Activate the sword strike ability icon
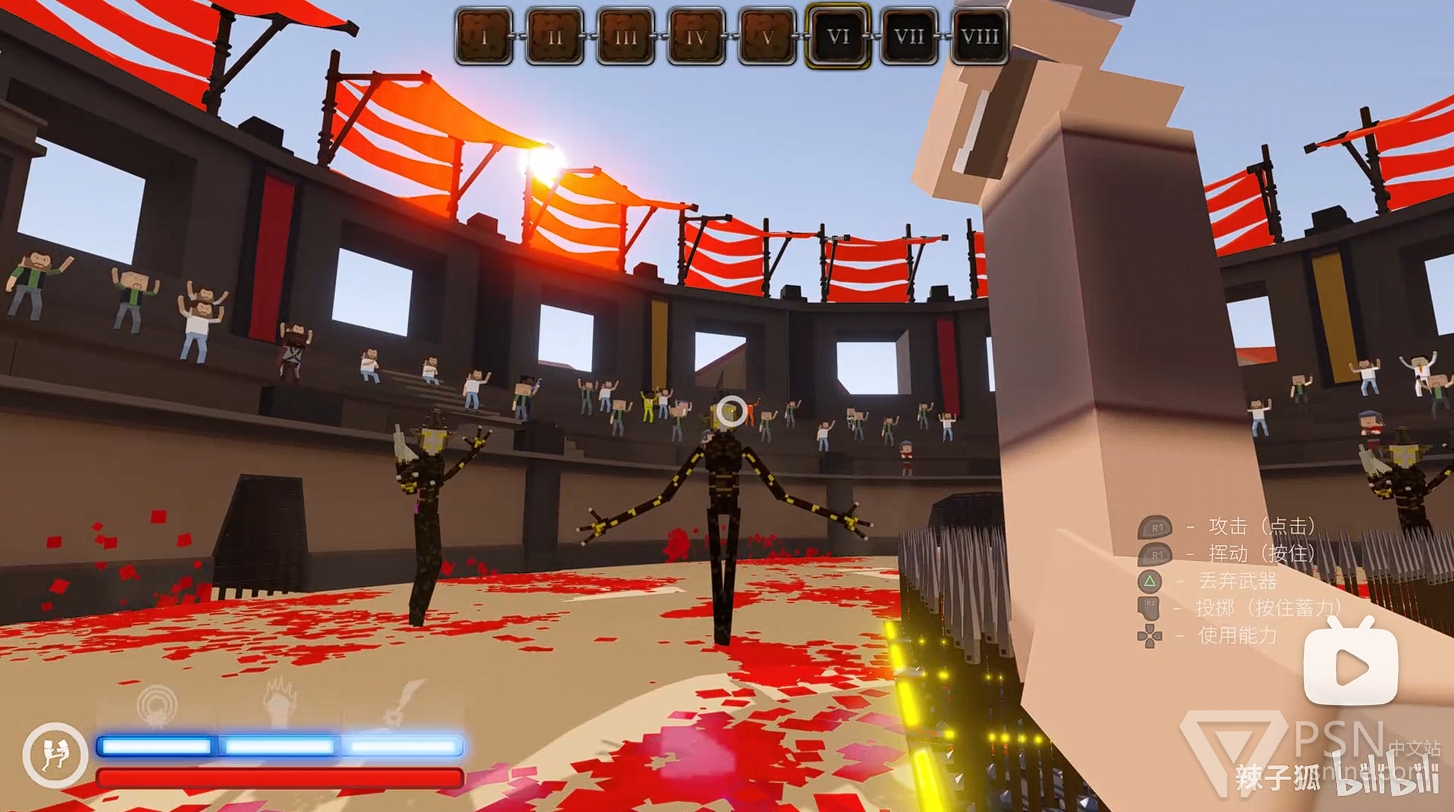Image resolution: width=1454 pixels, height=812 pixels. (x=402, y=703)
